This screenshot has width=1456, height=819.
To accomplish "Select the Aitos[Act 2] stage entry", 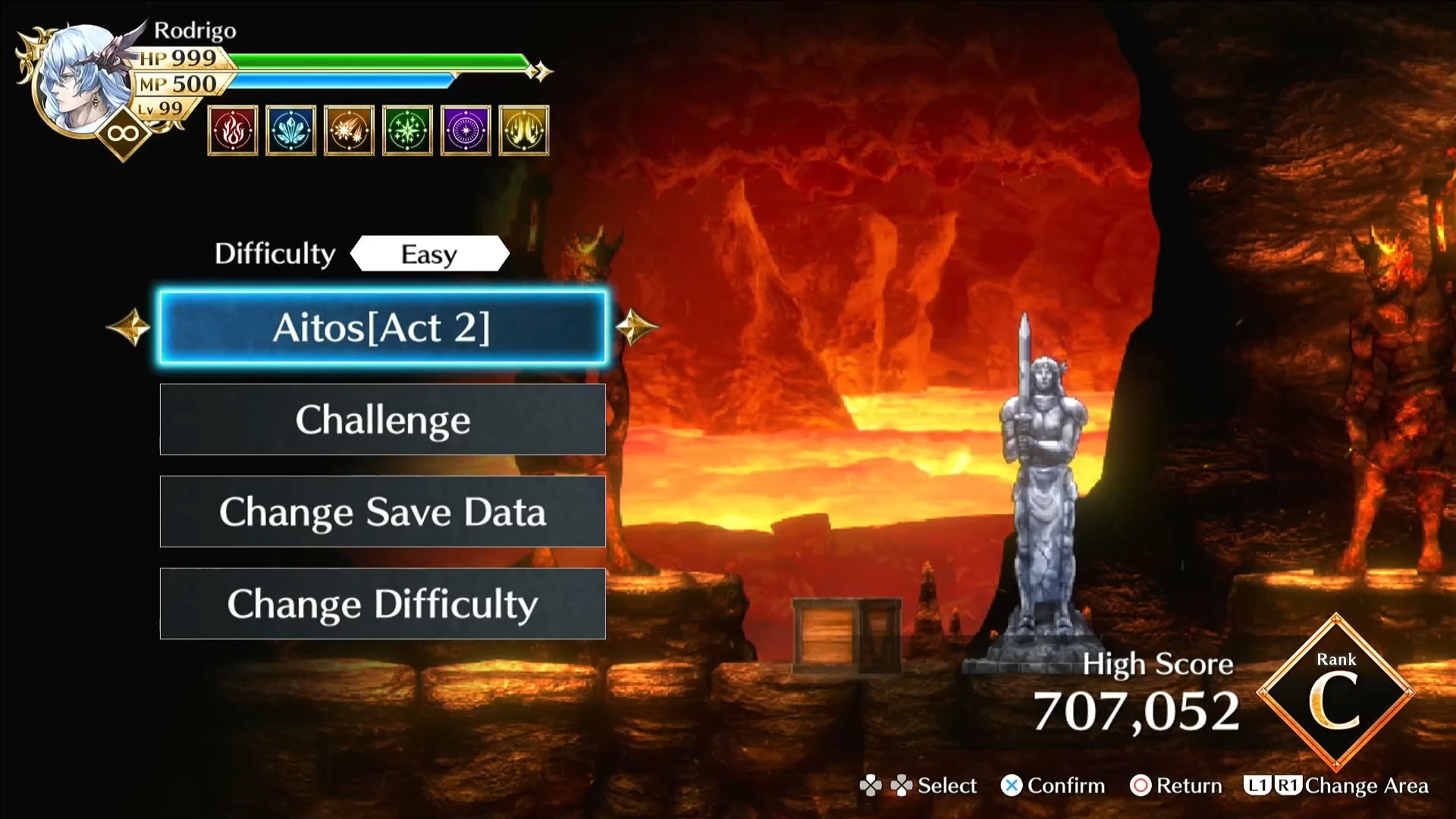I will tap(382, 328).
